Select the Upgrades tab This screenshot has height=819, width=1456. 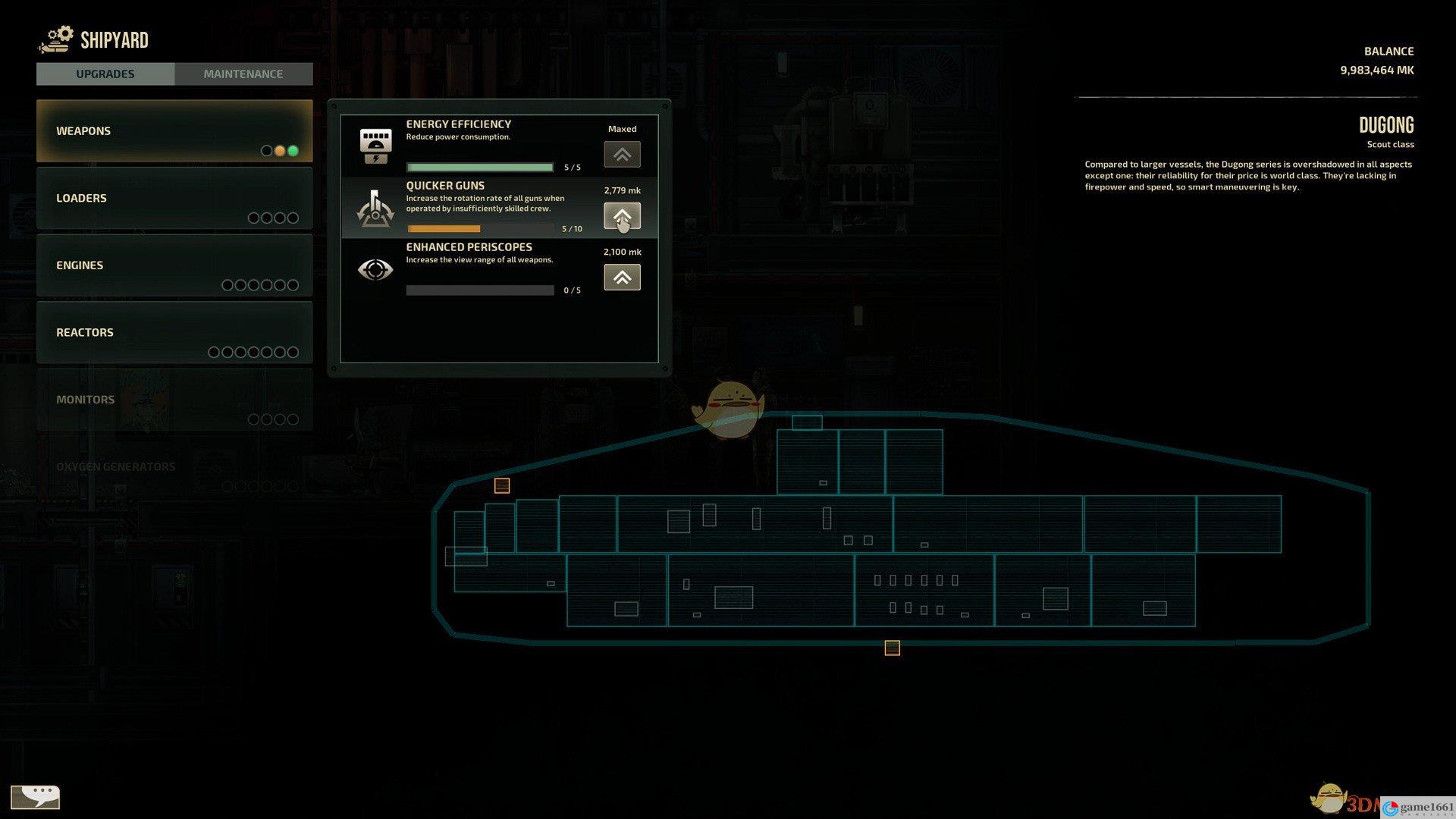(x=105, y=74)
